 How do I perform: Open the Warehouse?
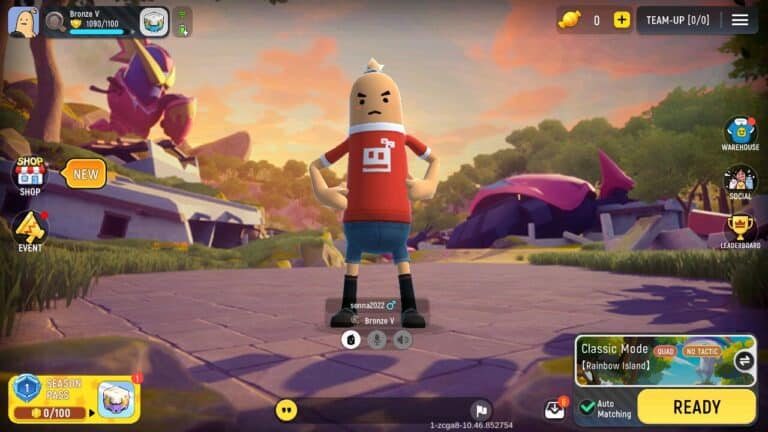(740, 134)
